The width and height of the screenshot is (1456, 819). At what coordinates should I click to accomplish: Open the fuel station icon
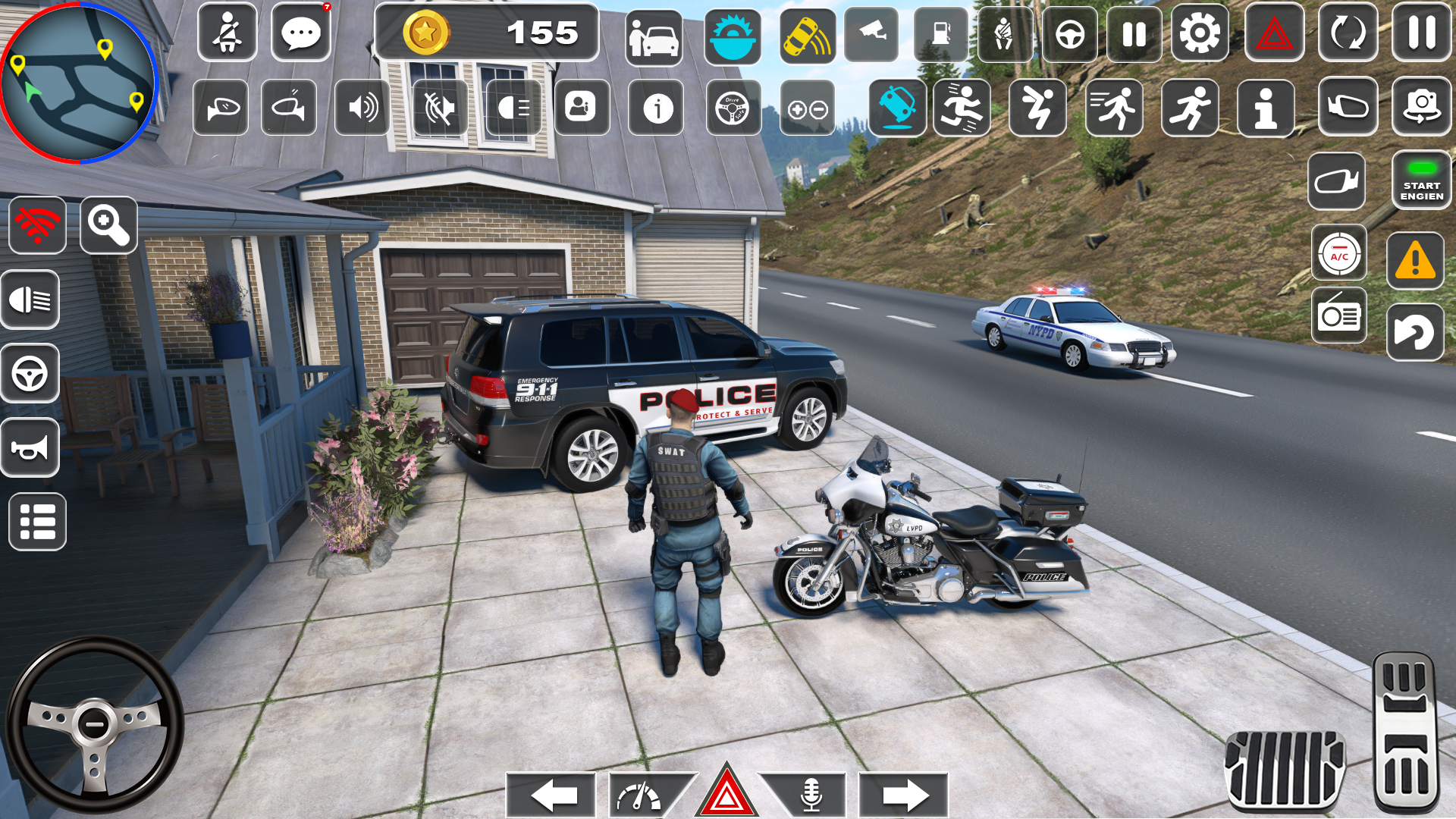[x=943, y=34]
